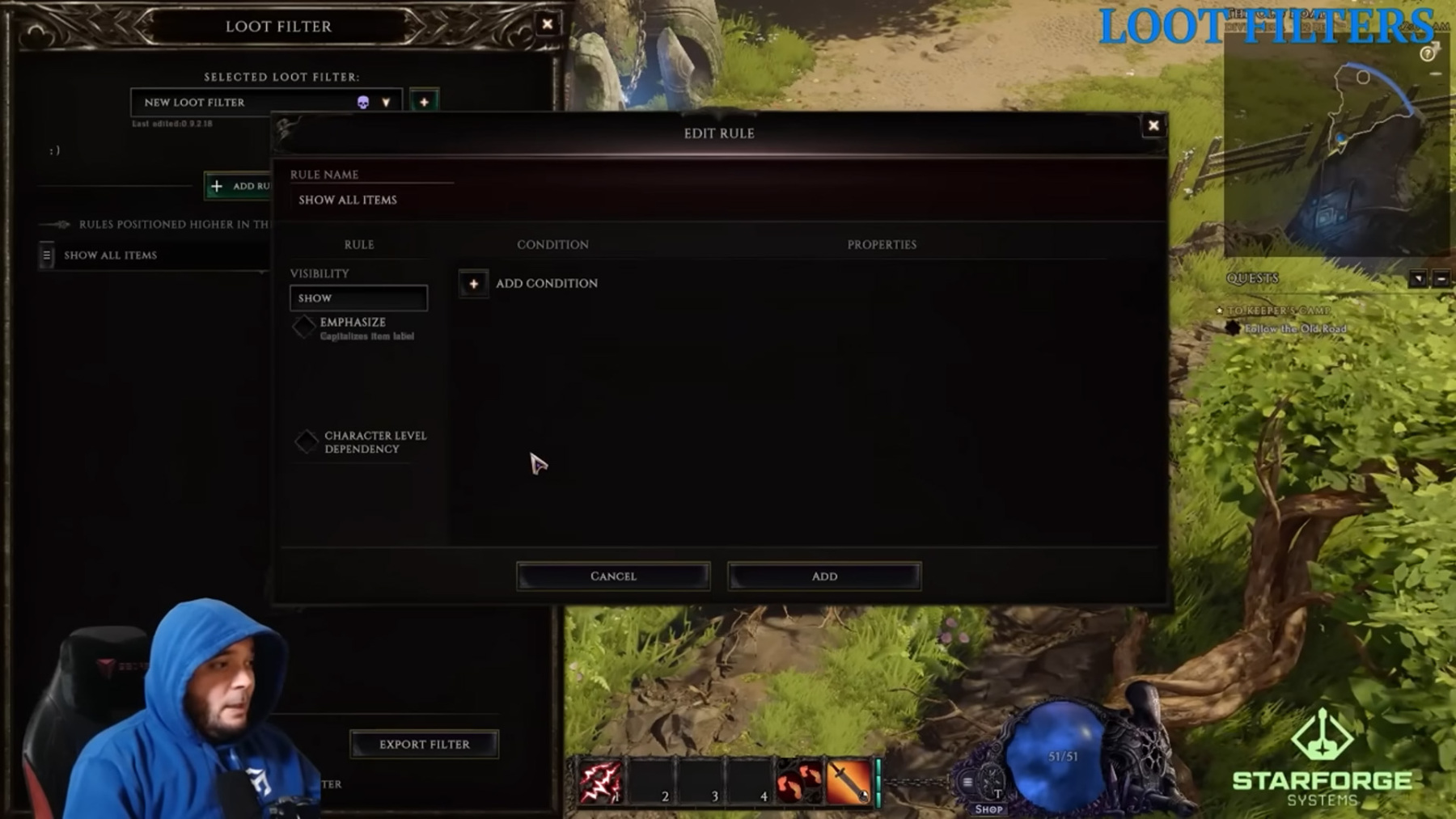Open the Visibility dropdown showing SHOW
Image resolution: width=1456 pixels, height=819 pixels.
[x=358, y=298]
